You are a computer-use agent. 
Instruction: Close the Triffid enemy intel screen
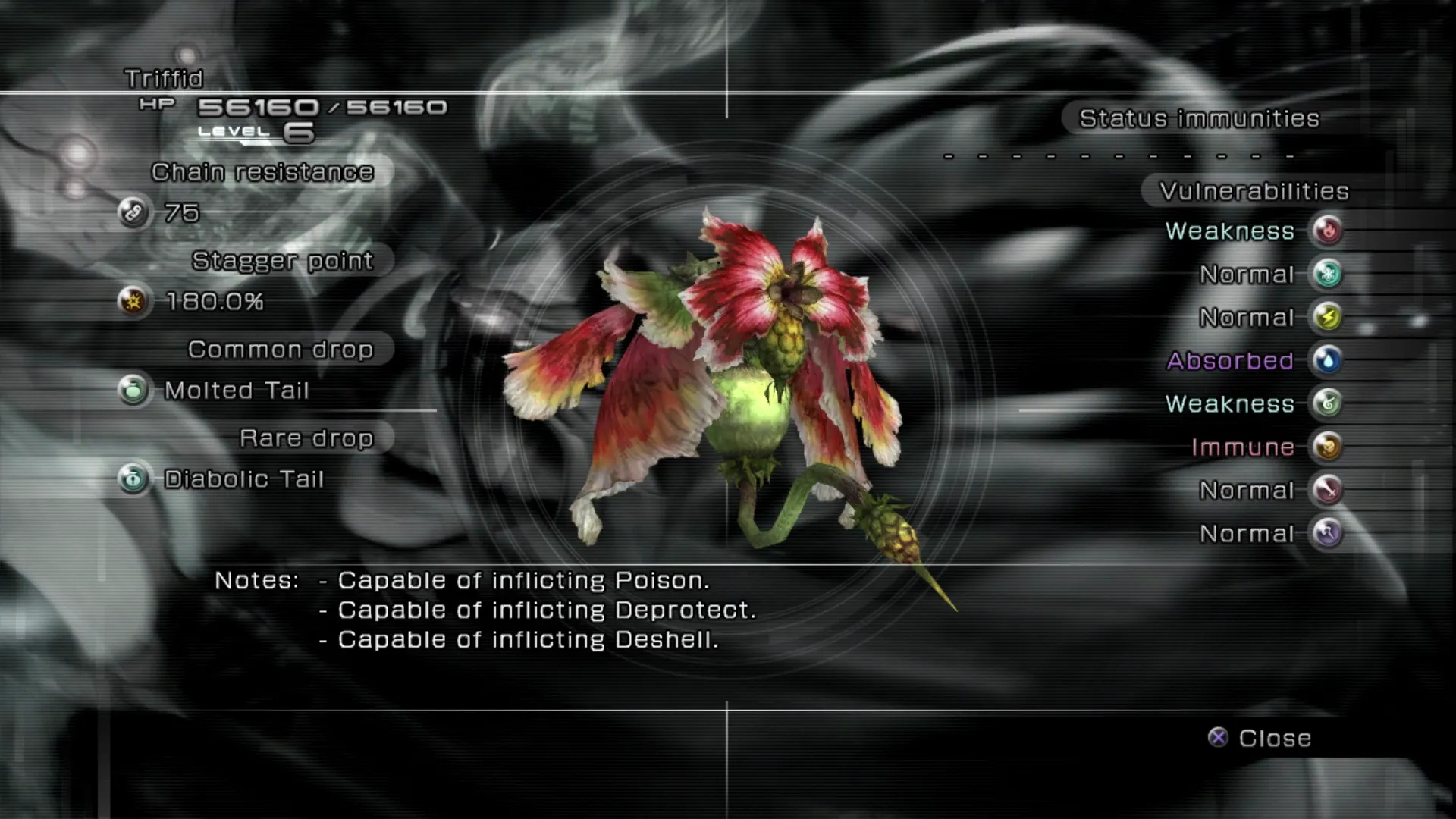pos(1261,738)
